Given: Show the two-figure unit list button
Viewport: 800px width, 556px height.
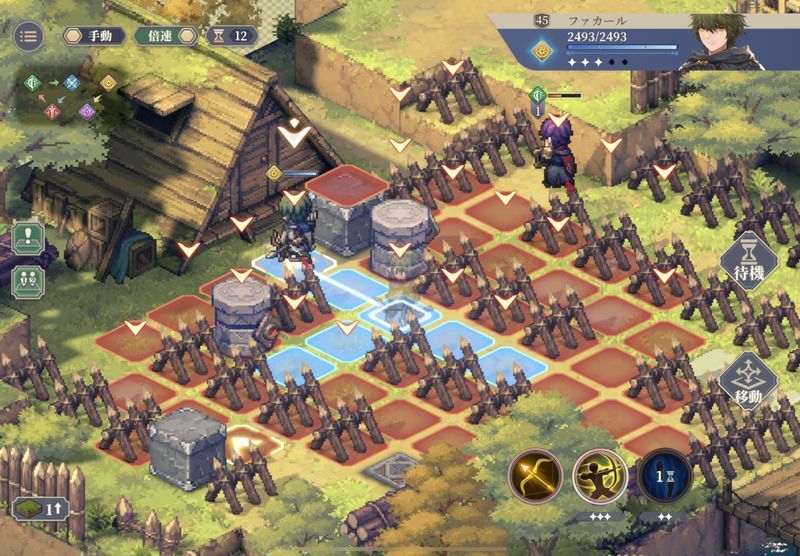Looking at the screenshot, I should [28, 279].
